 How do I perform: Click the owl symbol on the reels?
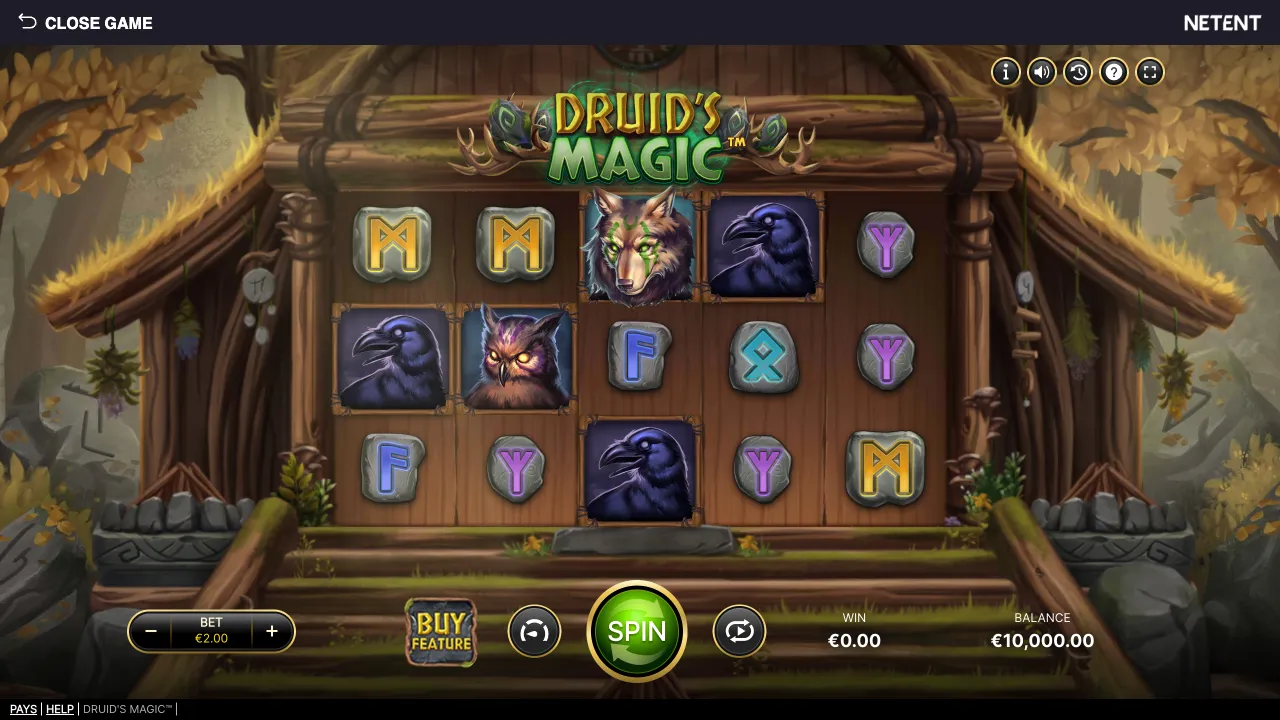tap(516, 358)
